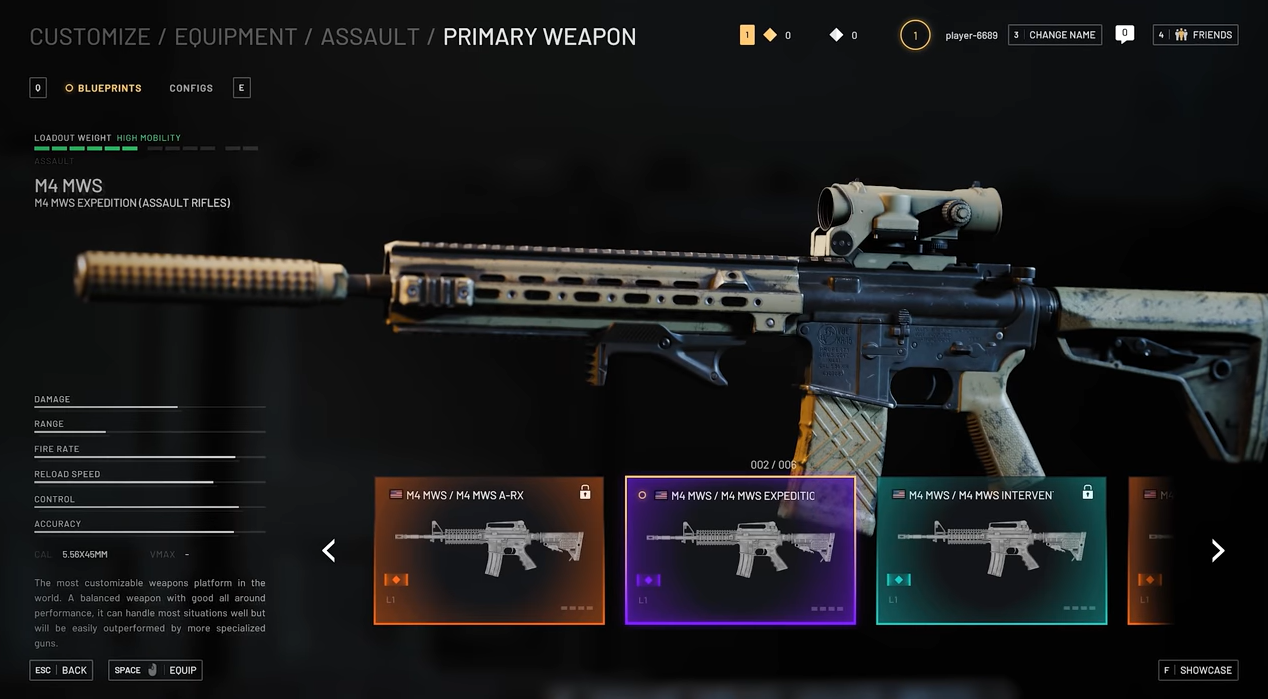This screenshot has width=1268, height=699.
Task: Click the Change Name button
Action: (x=1055, y=35)
